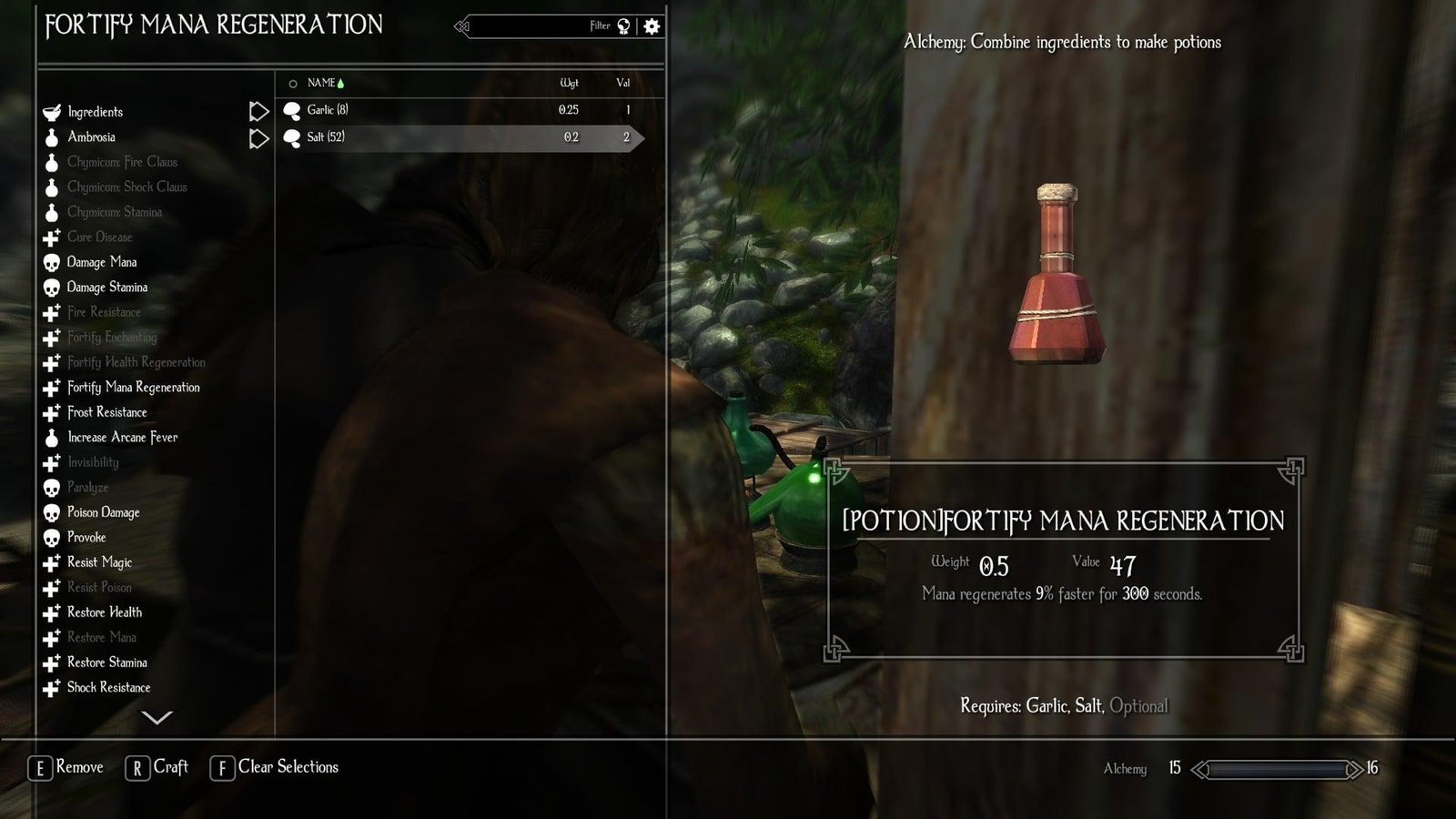Select the Restore Health cross icon
This screenshot has height=819, width=1456.
51,612
